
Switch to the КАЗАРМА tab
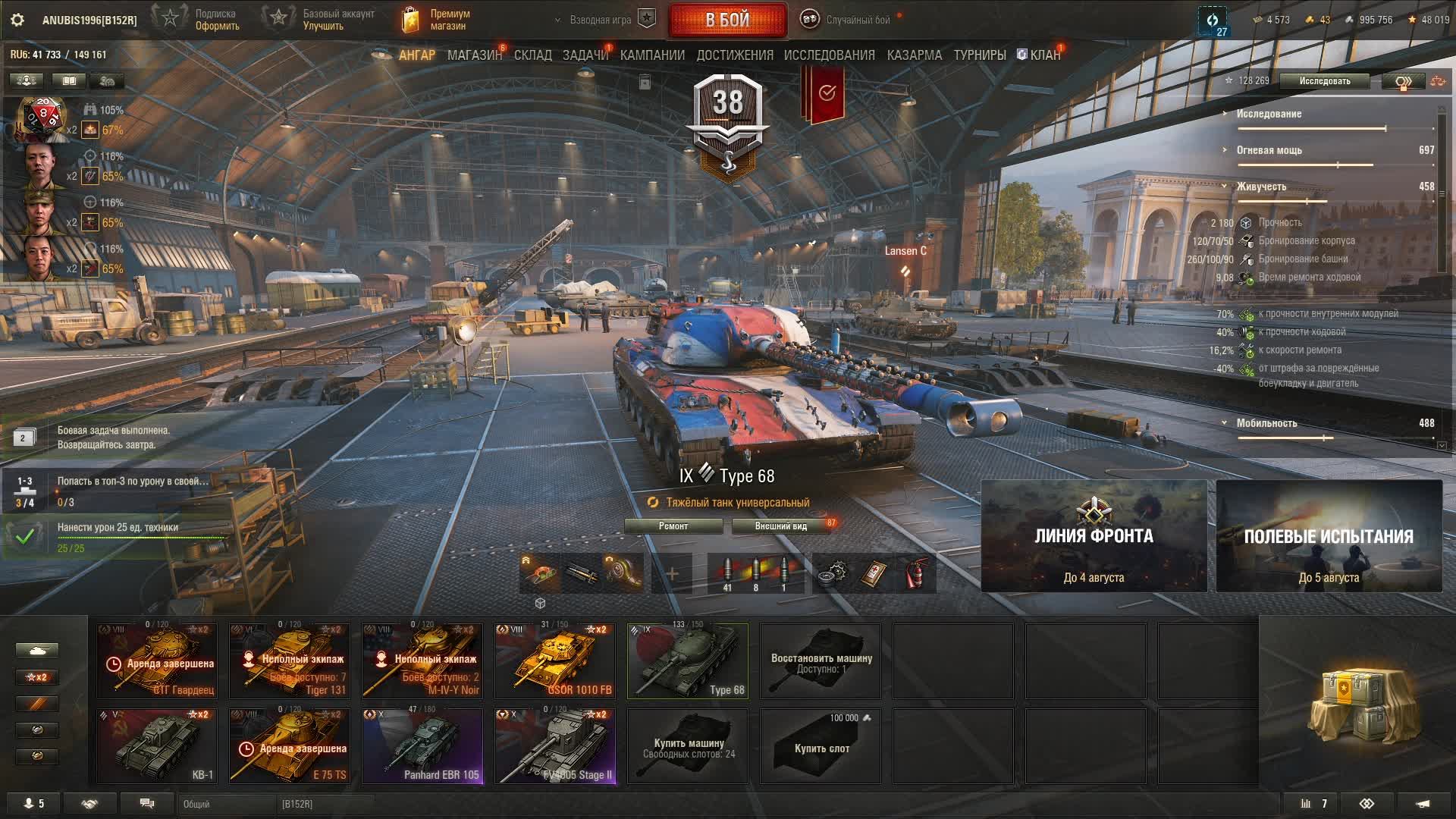[x=914, y=55]
